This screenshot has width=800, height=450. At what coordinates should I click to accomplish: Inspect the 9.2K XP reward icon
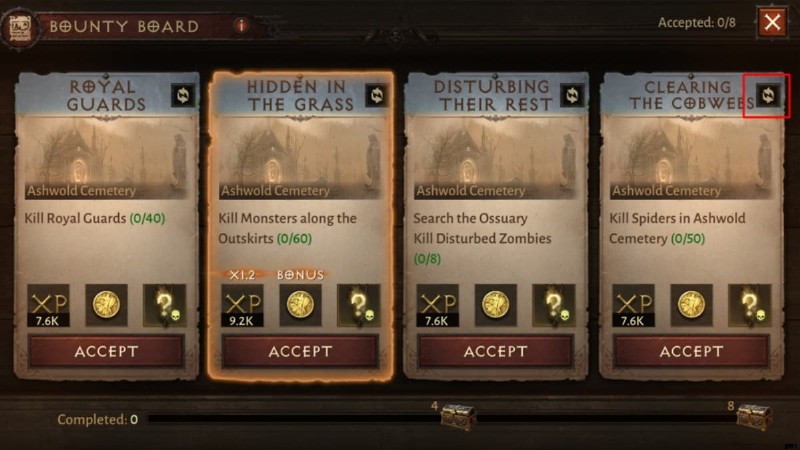click(241, 305)
